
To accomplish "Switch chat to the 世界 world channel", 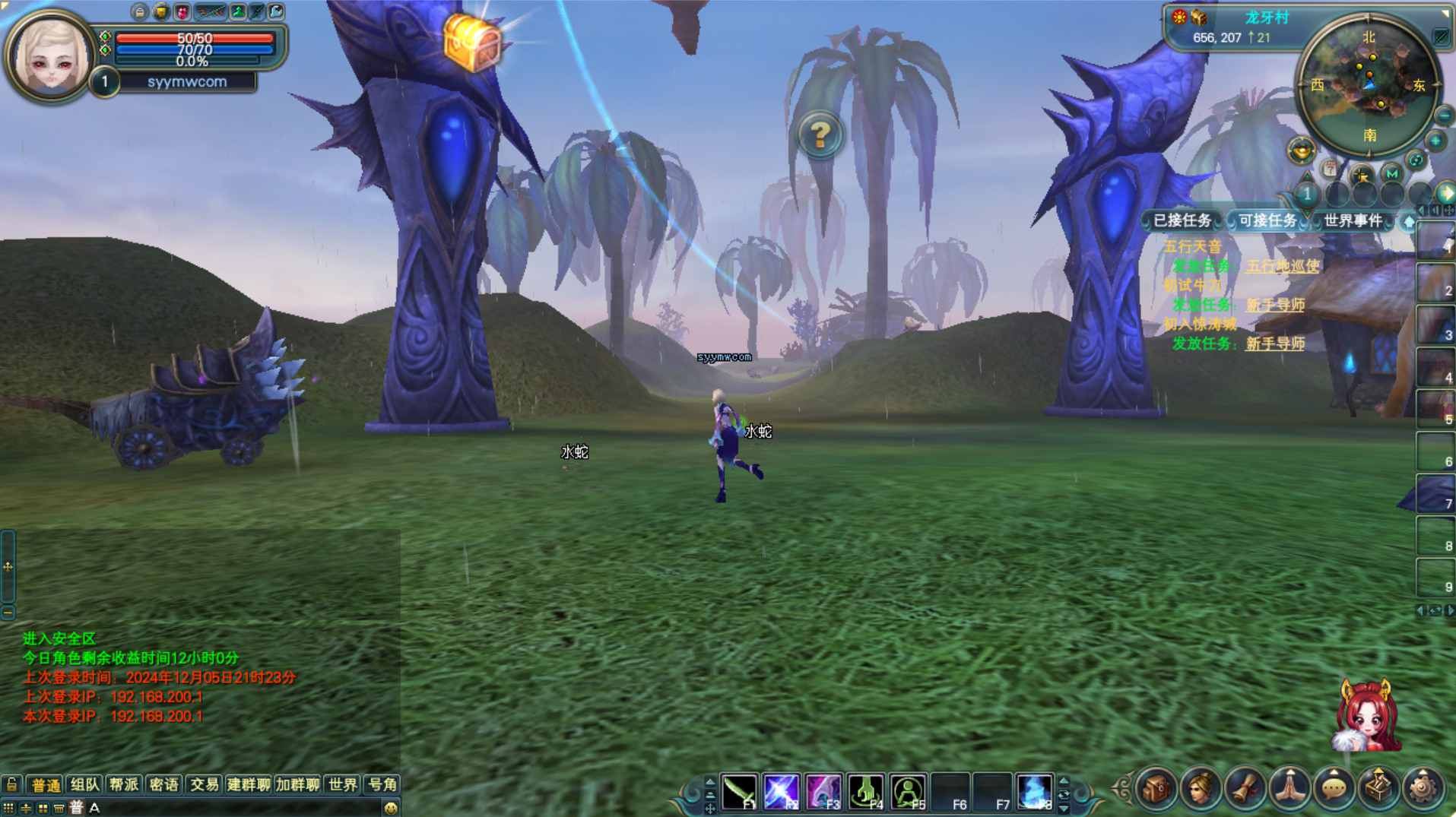I will (x=342, y=784).
